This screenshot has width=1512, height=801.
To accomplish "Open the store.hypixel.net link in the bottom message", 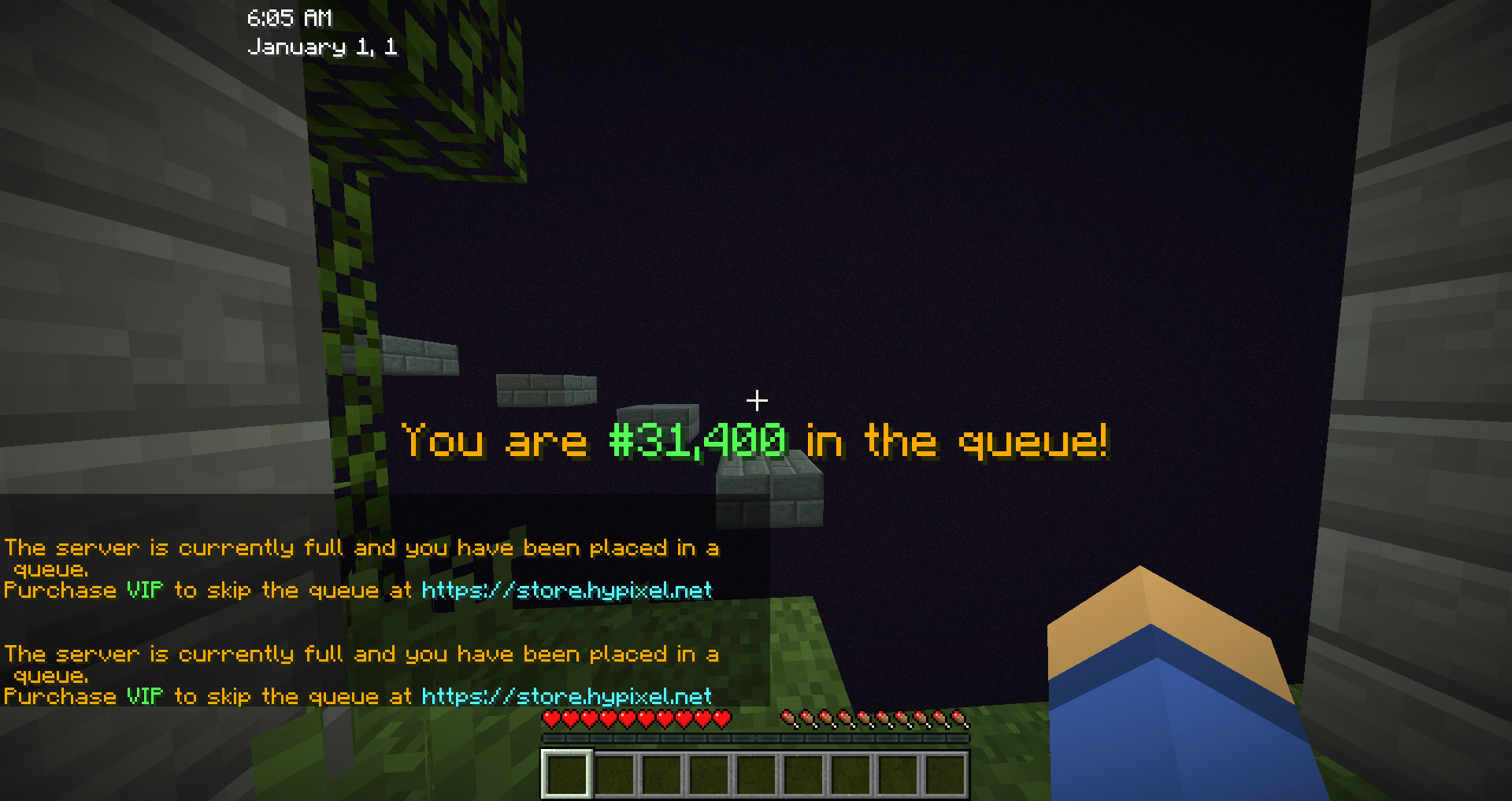I will (566, 696).
